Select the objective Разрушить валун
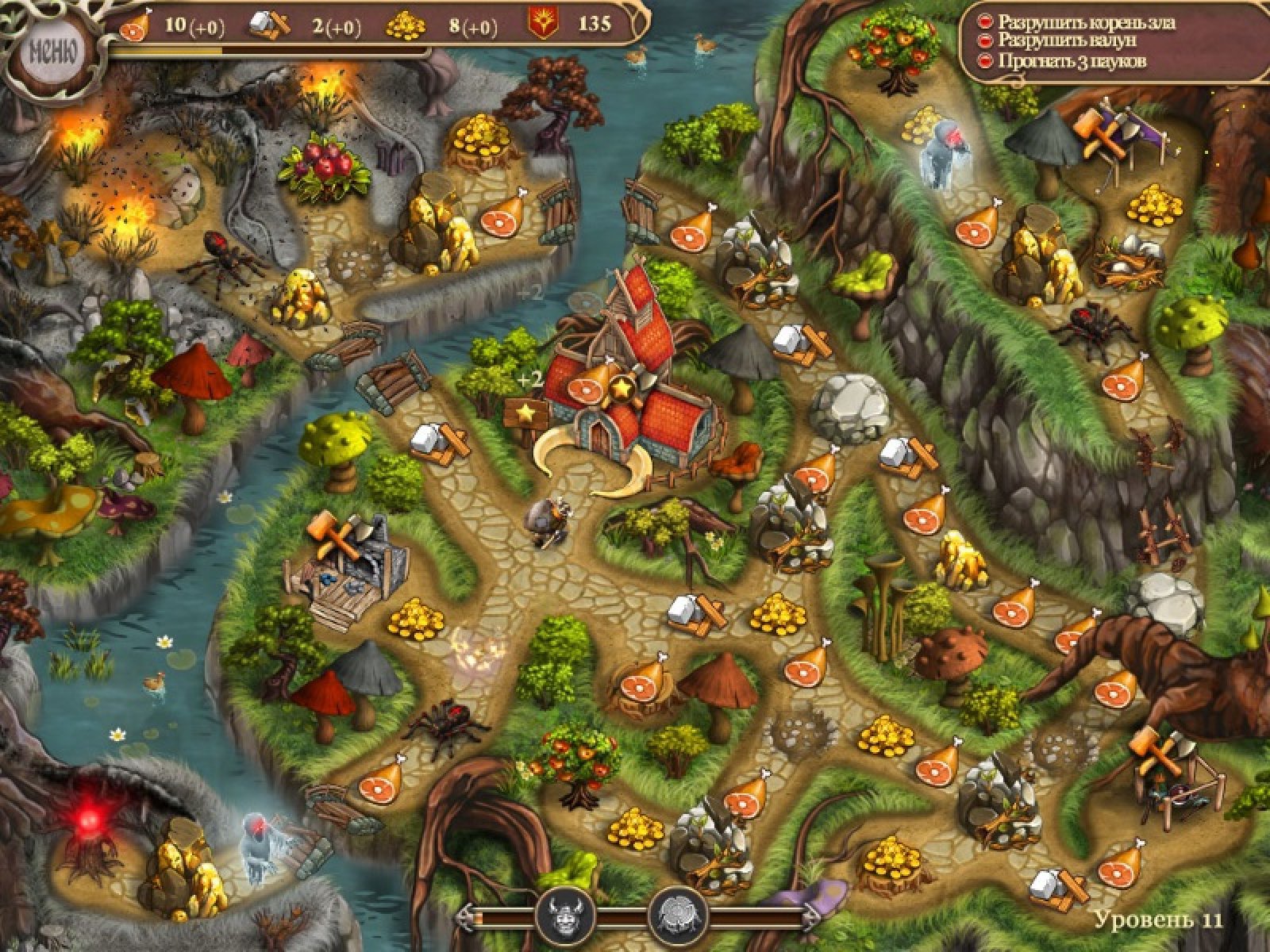The height and width of the screenshot is (952, 1270). pyautogui.click(x=1067, y=40)
